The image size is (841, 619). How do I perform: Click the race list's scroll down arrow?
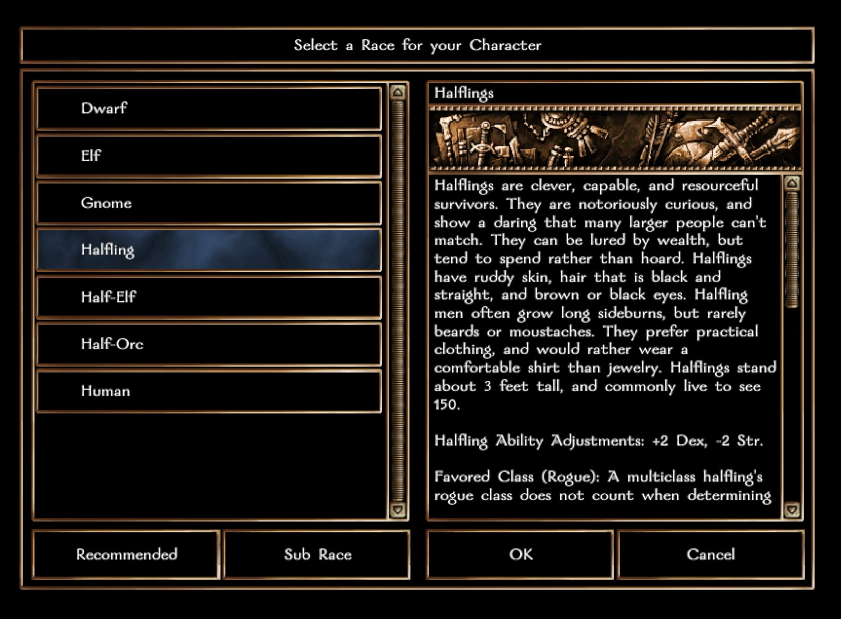[x=397, y=510]
